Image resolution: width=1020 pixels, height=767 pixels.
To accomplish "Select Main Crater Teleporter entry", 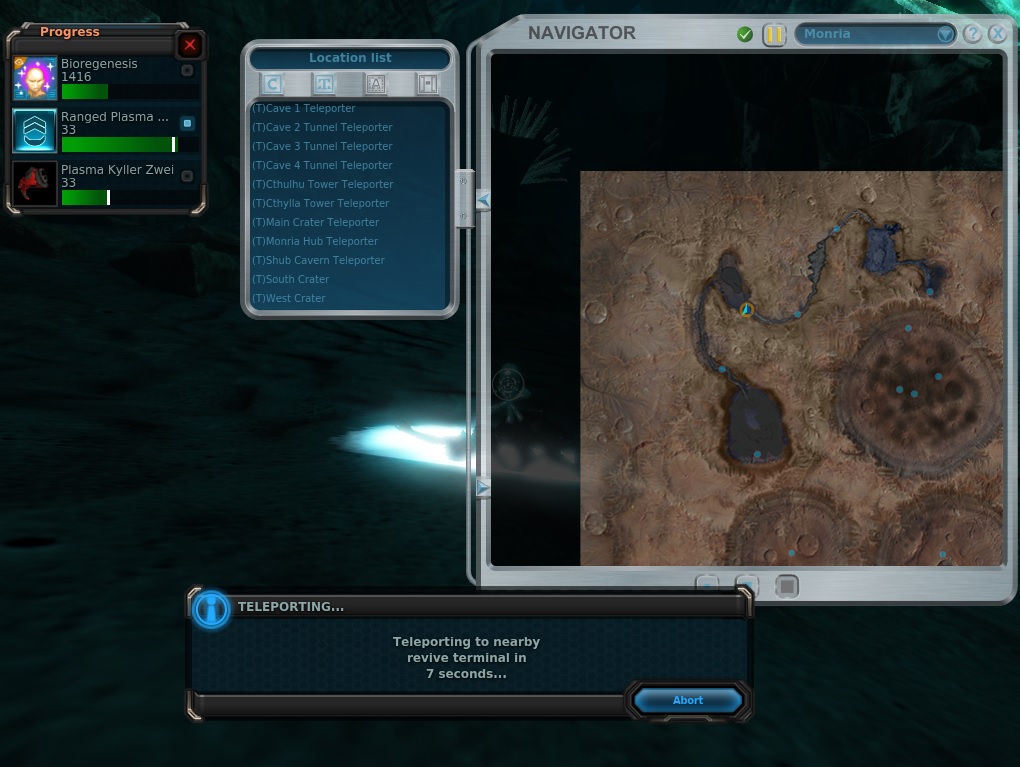I will pyautogui.click(x=316, y=222).
